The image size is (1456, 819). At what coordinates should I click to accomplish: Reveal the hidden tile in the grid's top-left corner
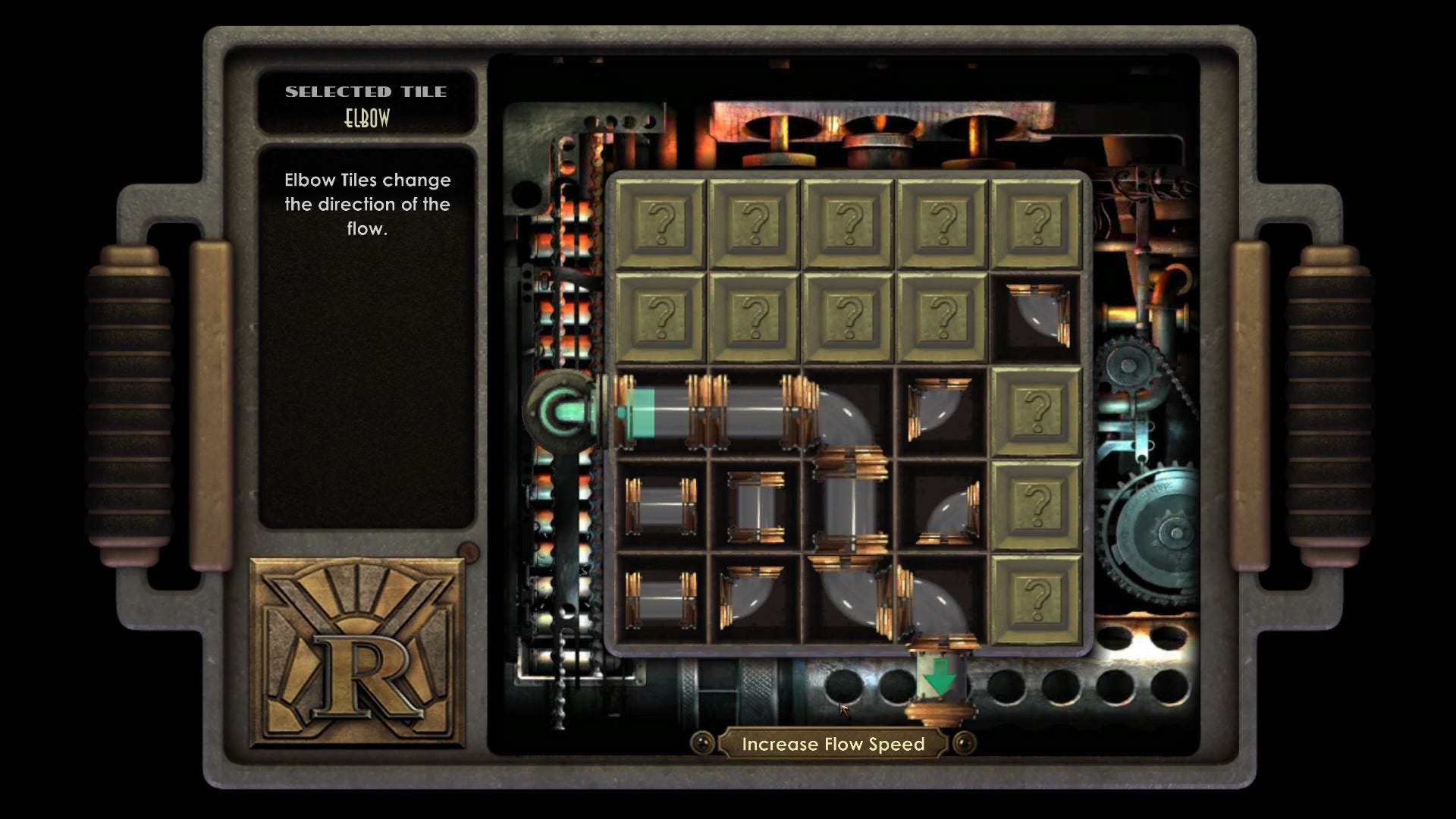(661, 224)
